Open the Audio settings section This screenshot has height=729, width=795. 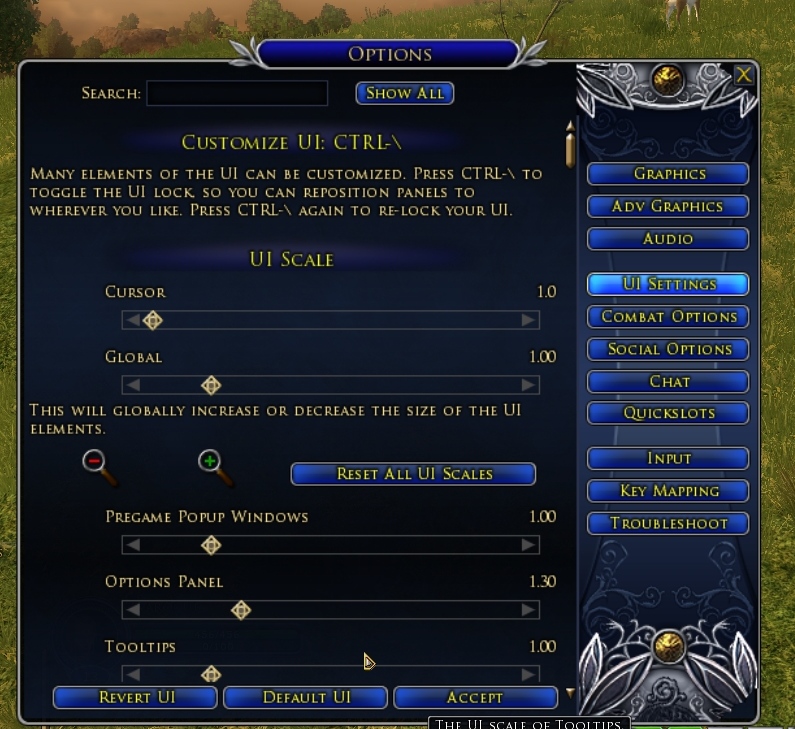668,239
